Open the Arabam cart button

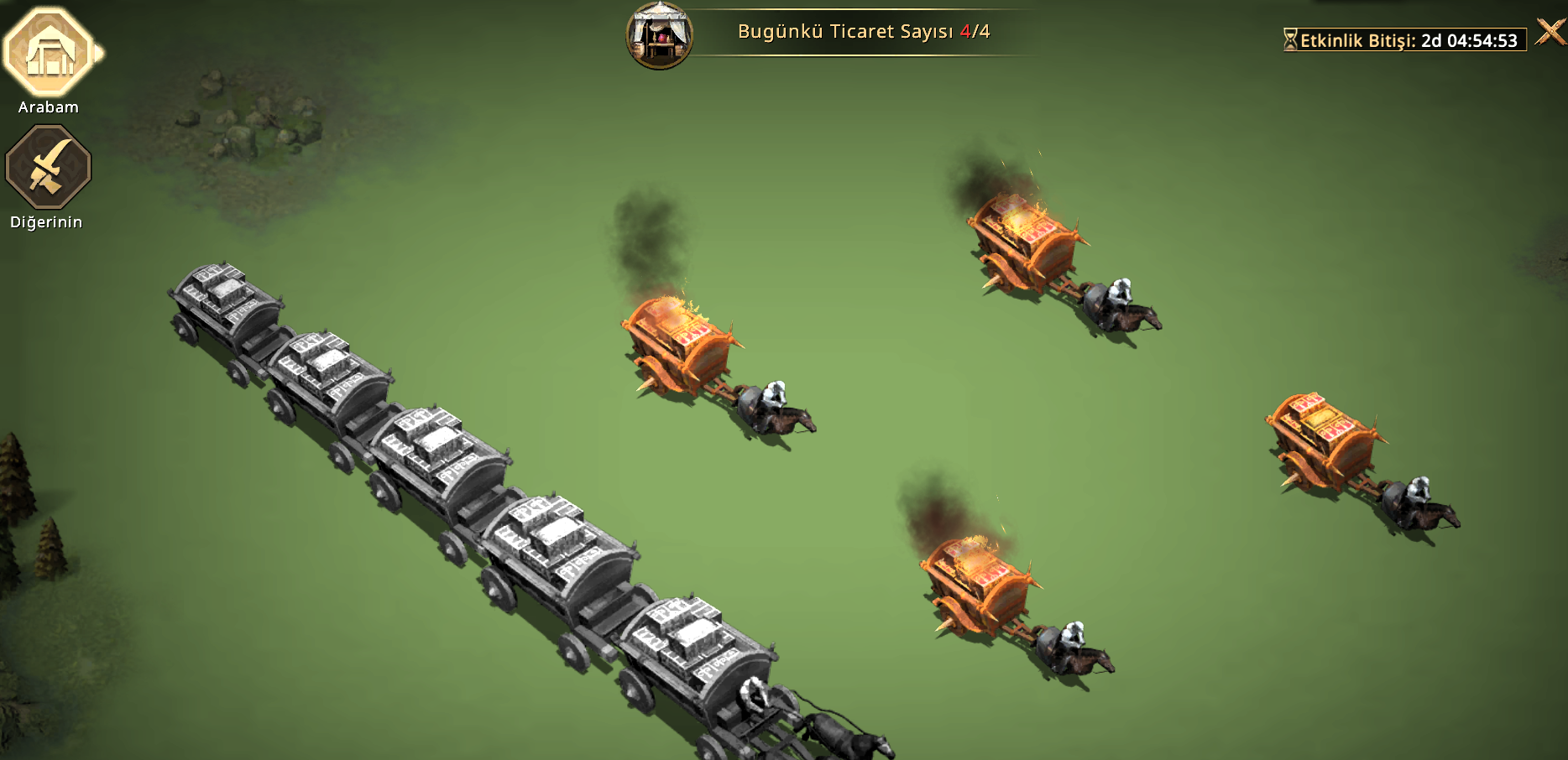(x=50, y=53)
